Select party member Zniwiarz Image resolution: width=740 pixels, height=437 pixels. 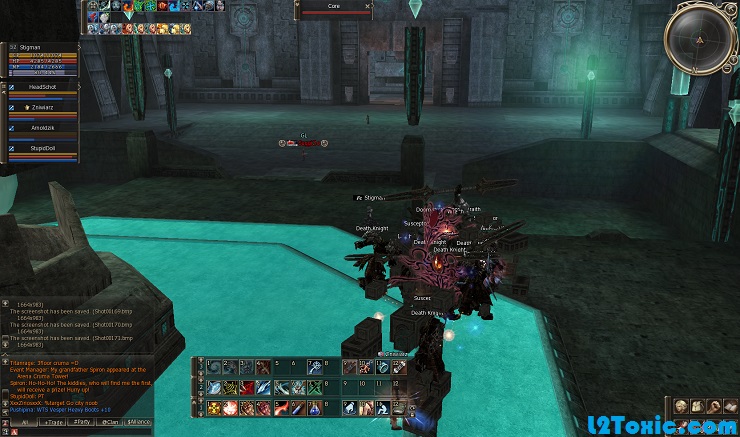[42, 107]
